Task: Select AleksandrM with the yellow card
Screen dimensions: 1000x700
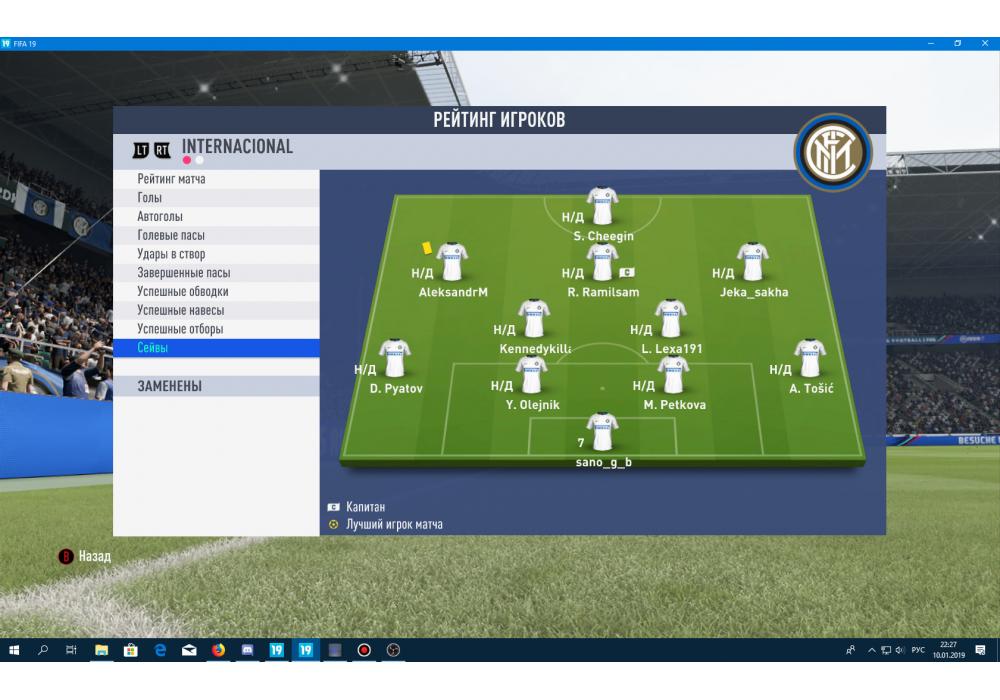Action: coord(452,263)
